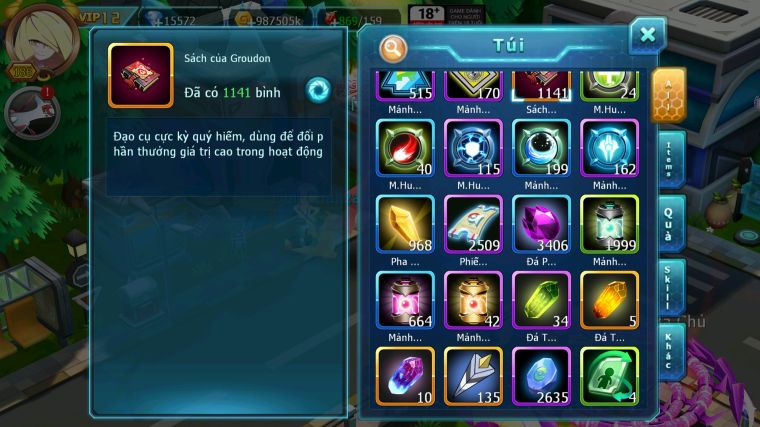Click the round blue swirl button beside the item count
This screenshot has width=760, height=427.
318,88
